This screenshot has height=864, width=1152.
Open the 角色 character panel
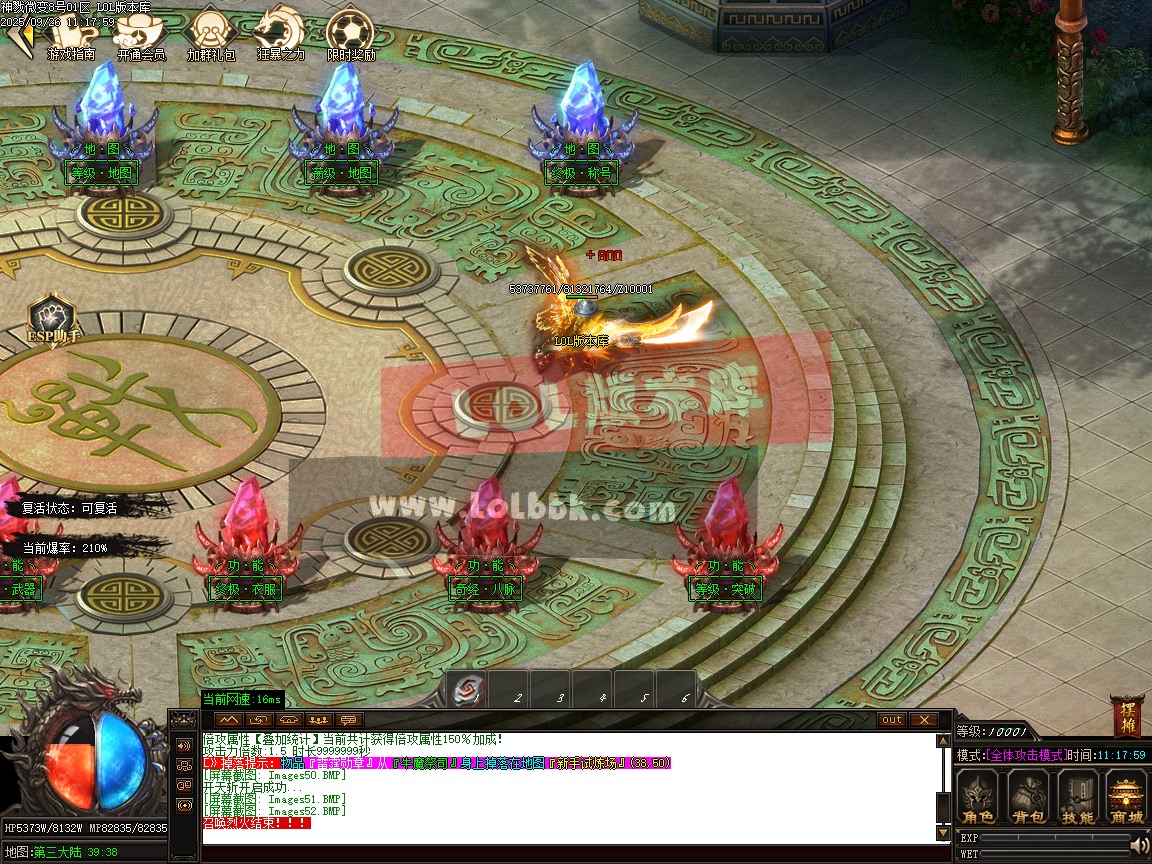pyautogui.click(x=977, y=797)
